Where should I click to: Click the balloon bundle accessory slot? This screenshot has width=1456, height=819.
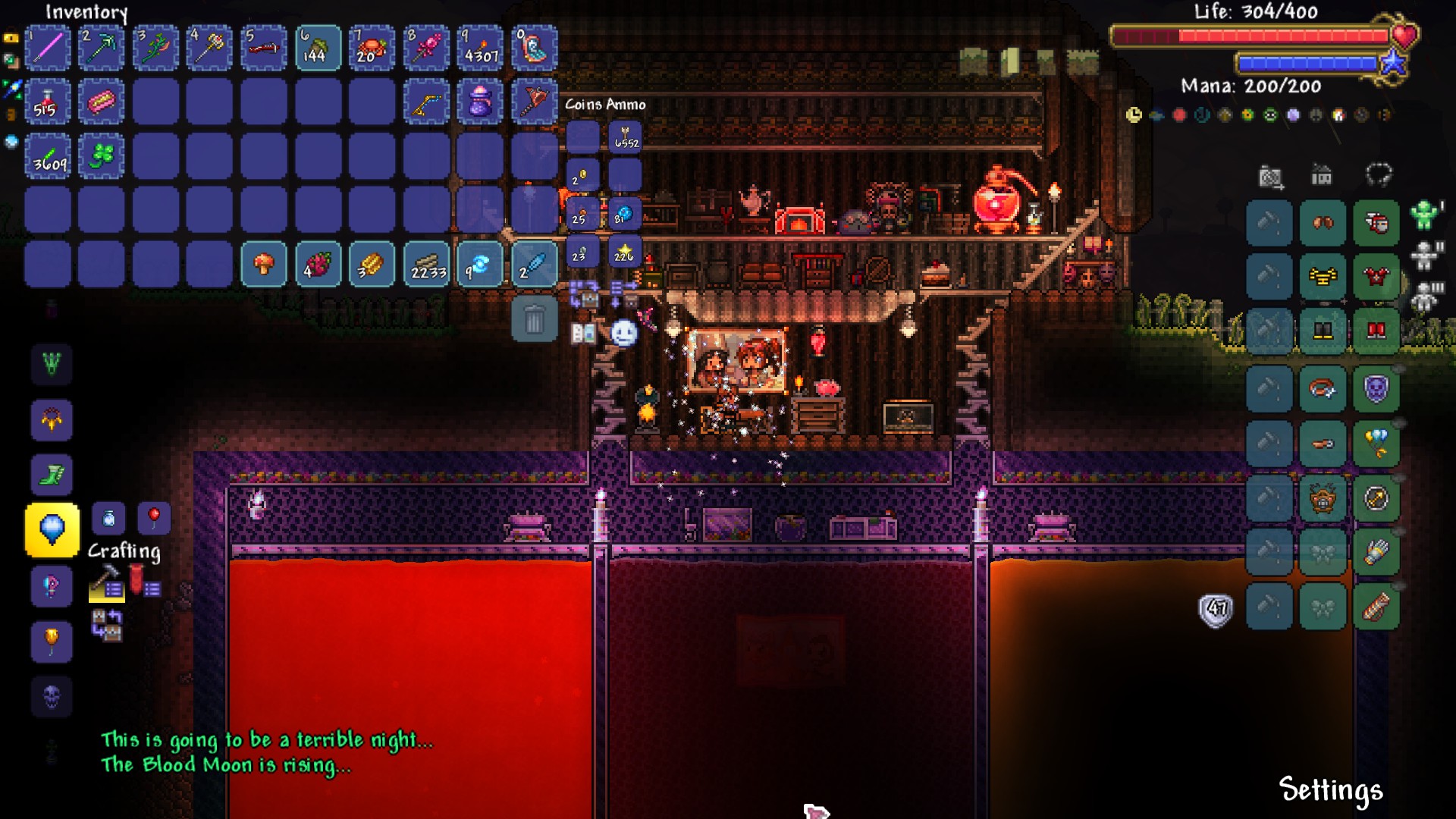1376,444
